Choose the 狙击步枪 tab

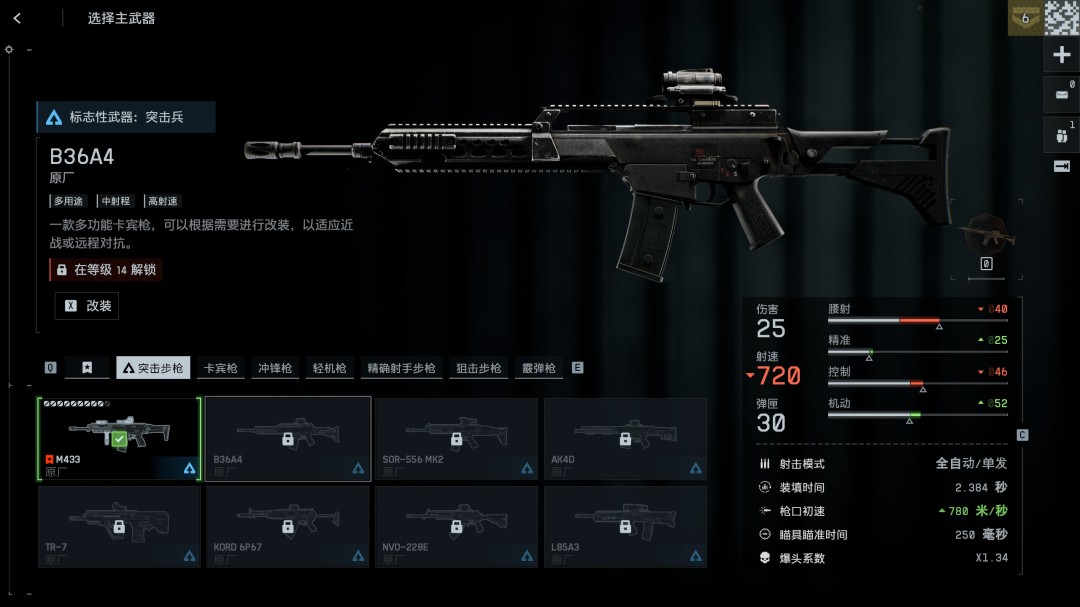tap(478, 368)
